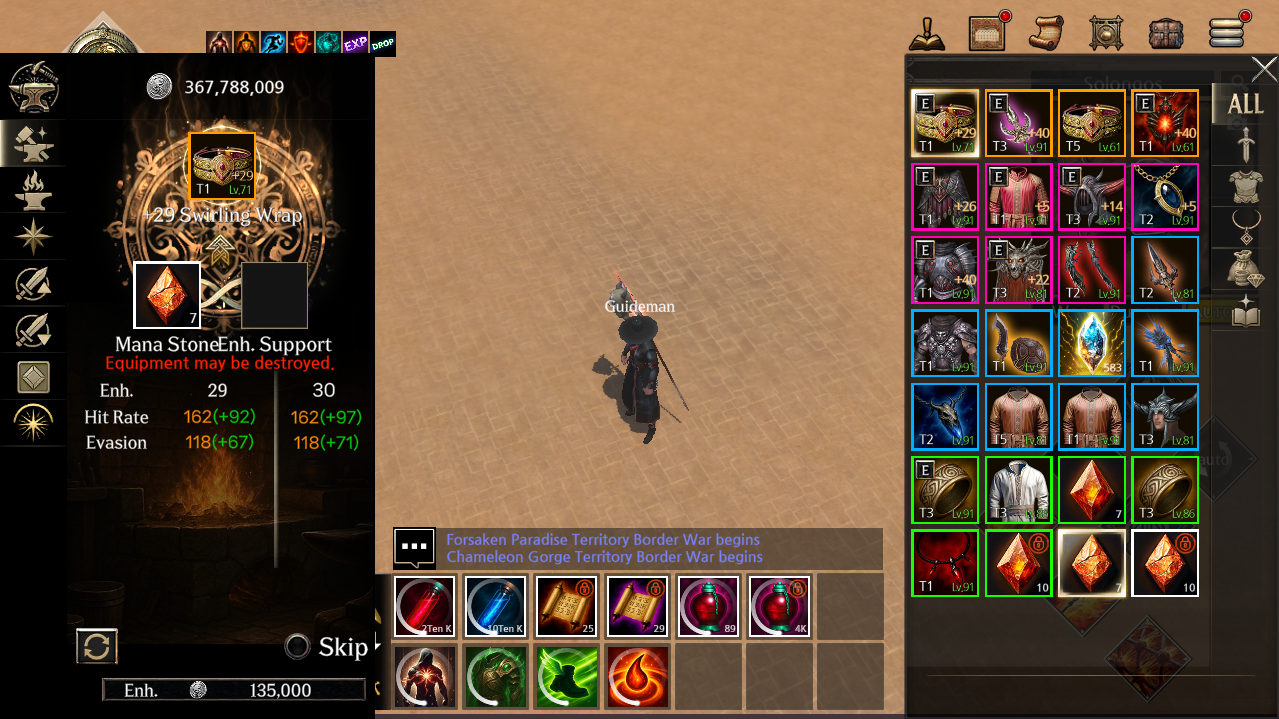This screenshot has height=719, width=1279.
Task: Toggle the Skip animation option
Action: 297,647
